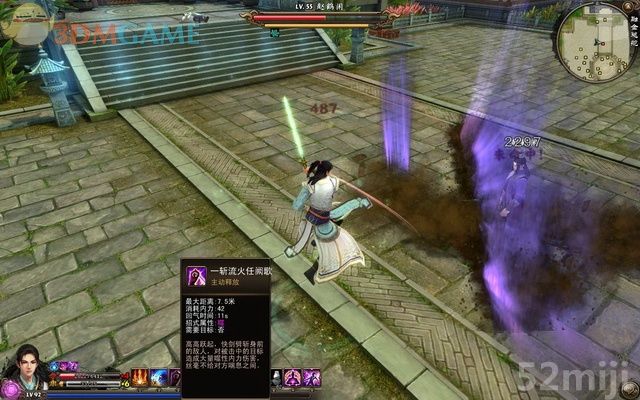
Task: Activate the pink meditating figure skill
Action: click(x=293, y=378)
